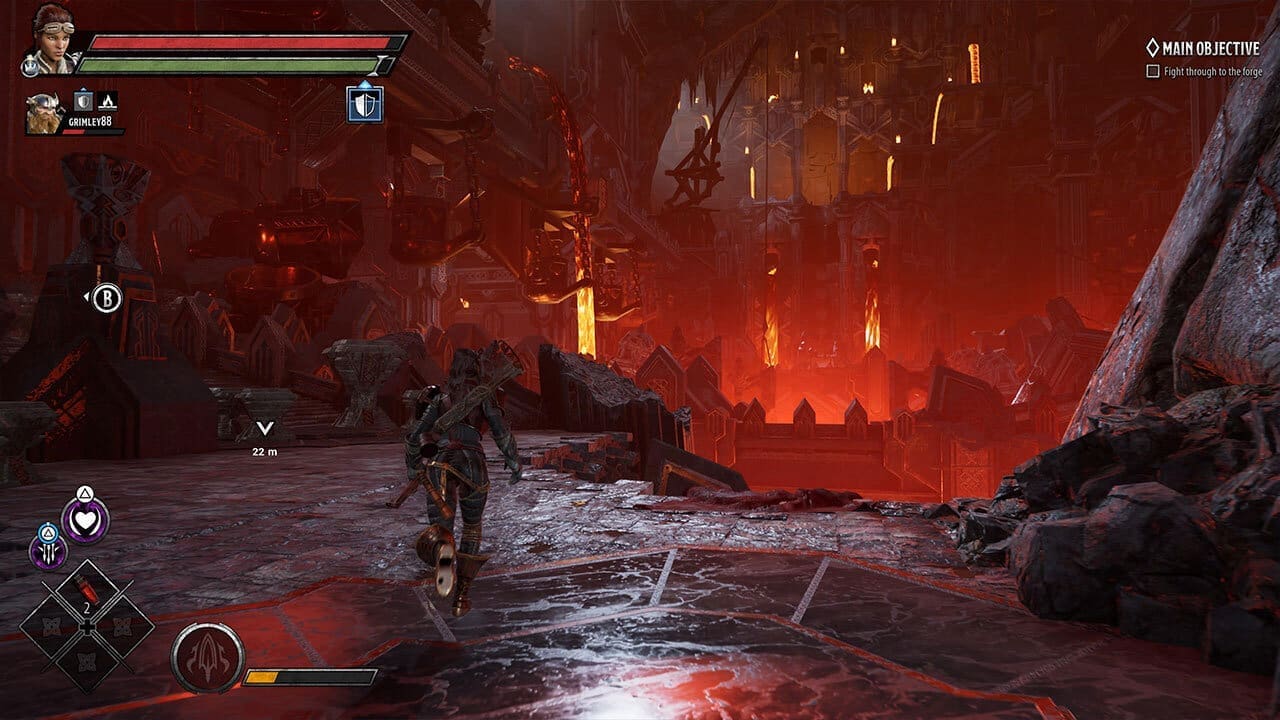Viewport: 1280px width, 720px height.
Task: Click the shield status icon beside GRIMLEY88
Action: pos(84,102)
